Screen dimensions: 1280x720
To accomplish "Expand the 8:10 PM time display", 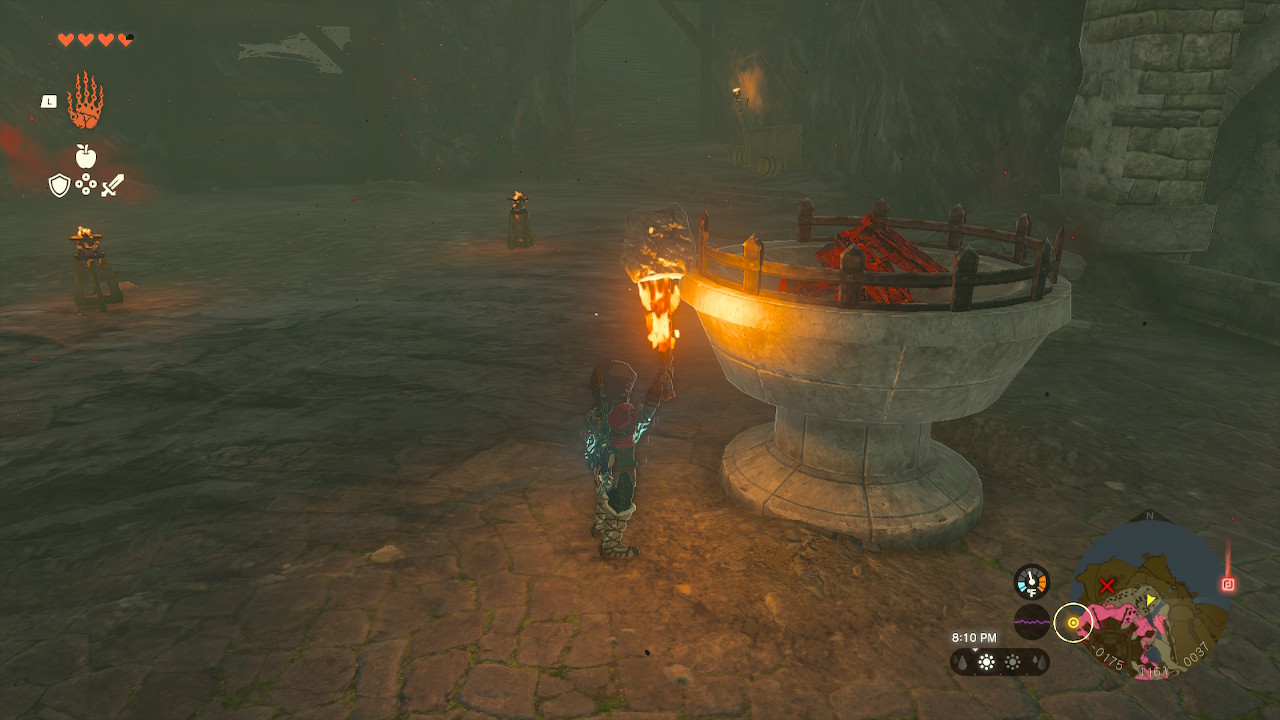I will 975,636.
